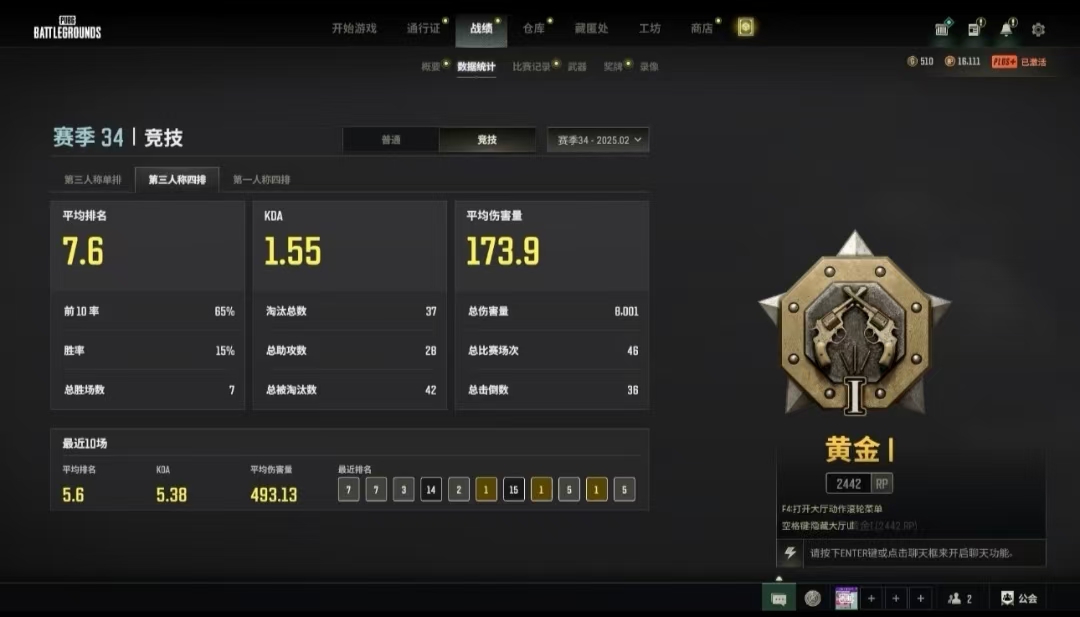The image size is (1080, 617).
Task: Open the 工坊 workshop menu
Action: pos(650,29)
